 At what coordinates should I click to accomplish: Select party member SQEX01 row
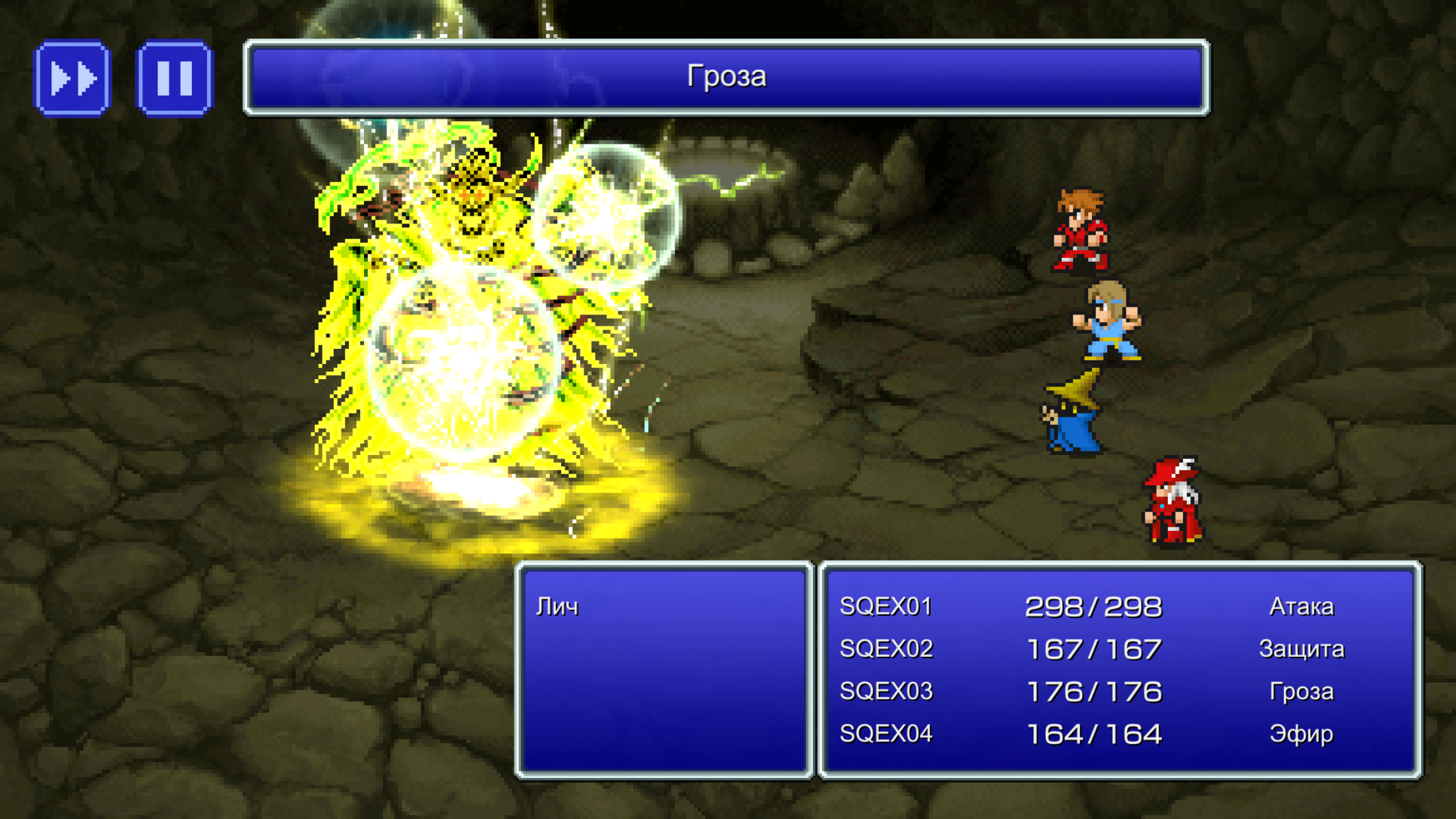886,607
